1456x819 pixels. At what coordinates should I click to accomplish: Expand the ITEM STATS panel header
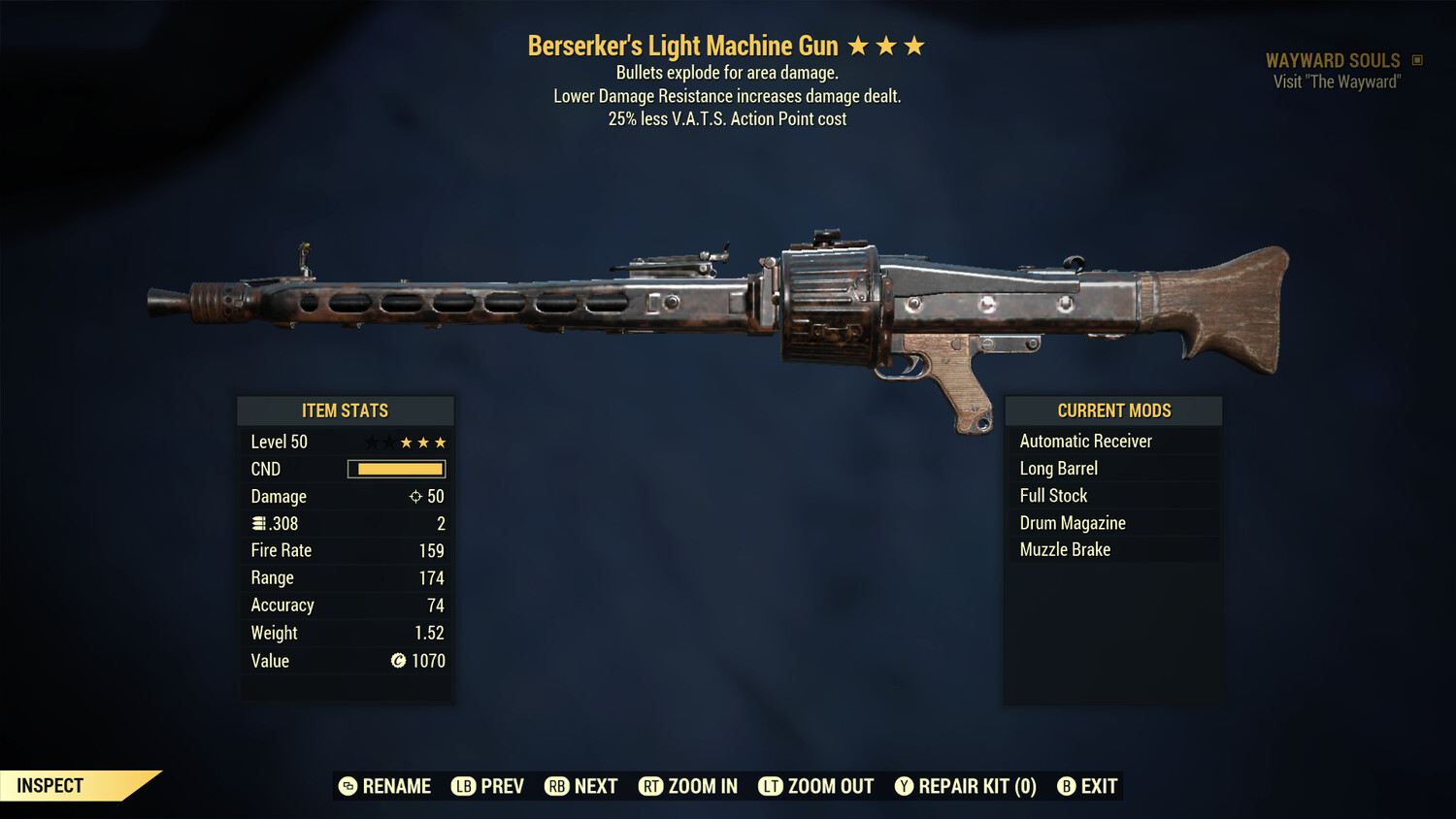pos(346,410)
